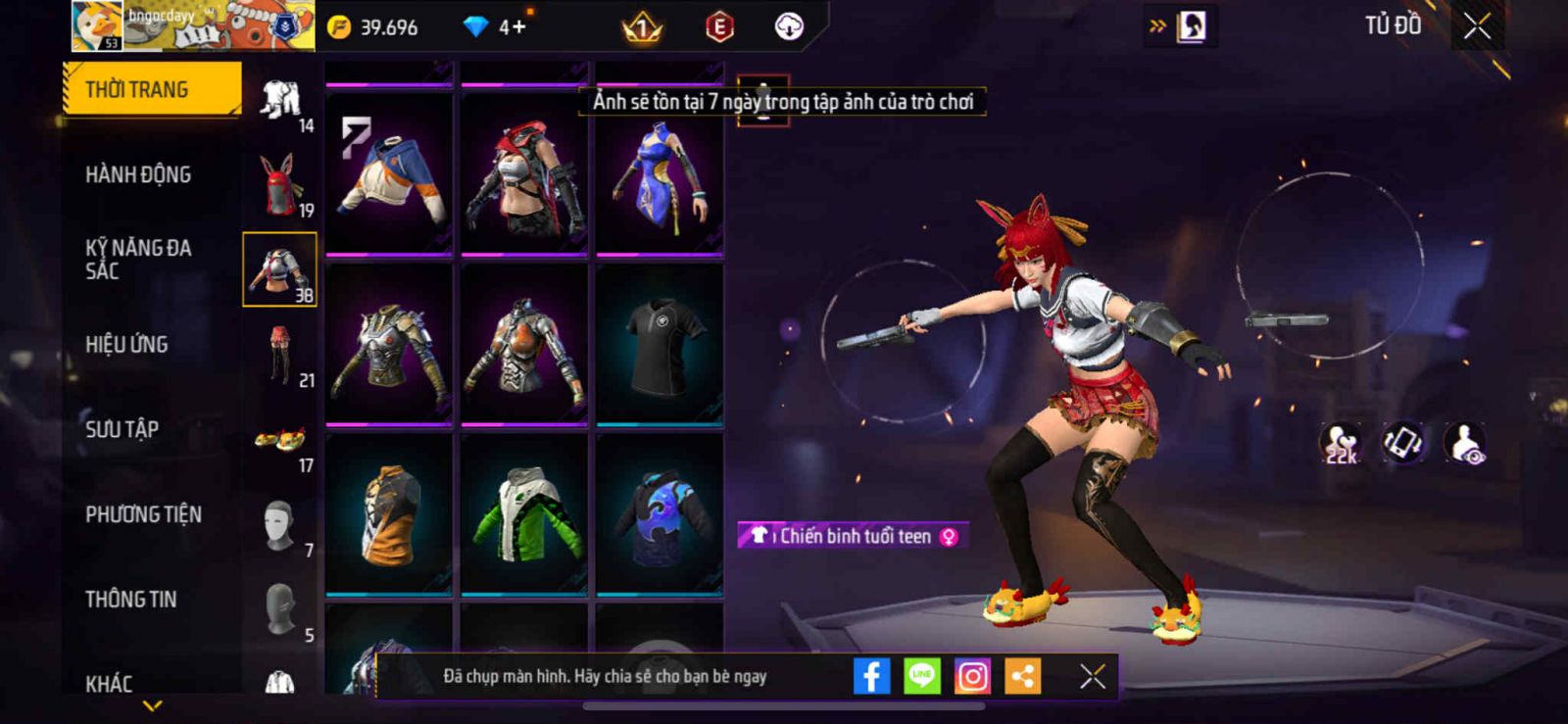Close the wardrobe with the top-right X
The height and width of the screenshot is (724, 1568).
[1477, 26]
